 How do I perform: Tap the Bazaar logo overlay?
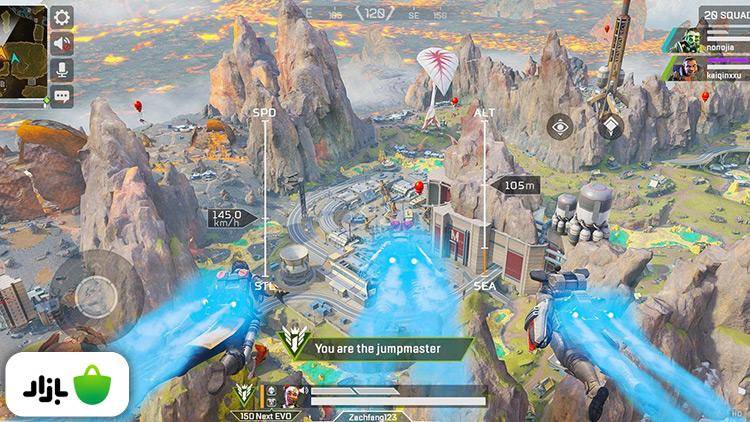pos(65,385)
